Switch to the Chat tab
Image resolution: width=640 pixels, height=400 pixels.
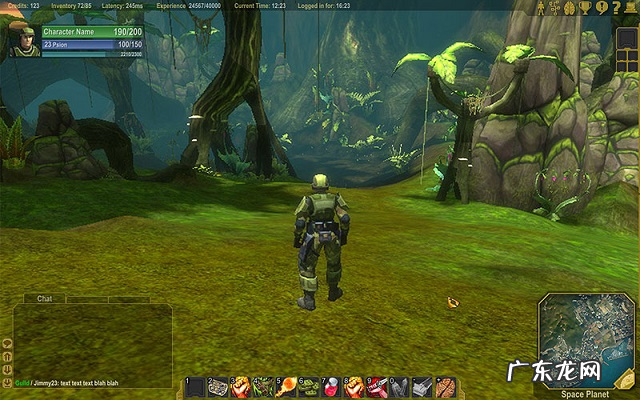click(x=44, y=298)
